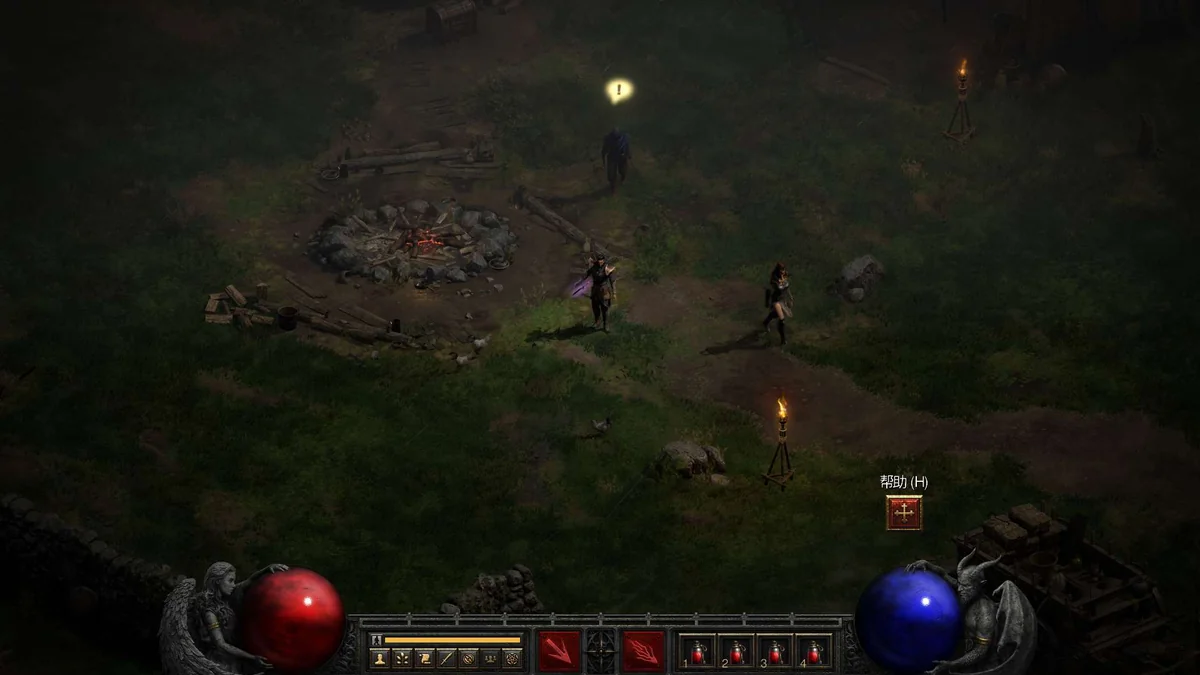Image resolution: width=1200 pixels, height=675 pixels.
Task: Toggle the mini panel button between skills
Action: 601,651
